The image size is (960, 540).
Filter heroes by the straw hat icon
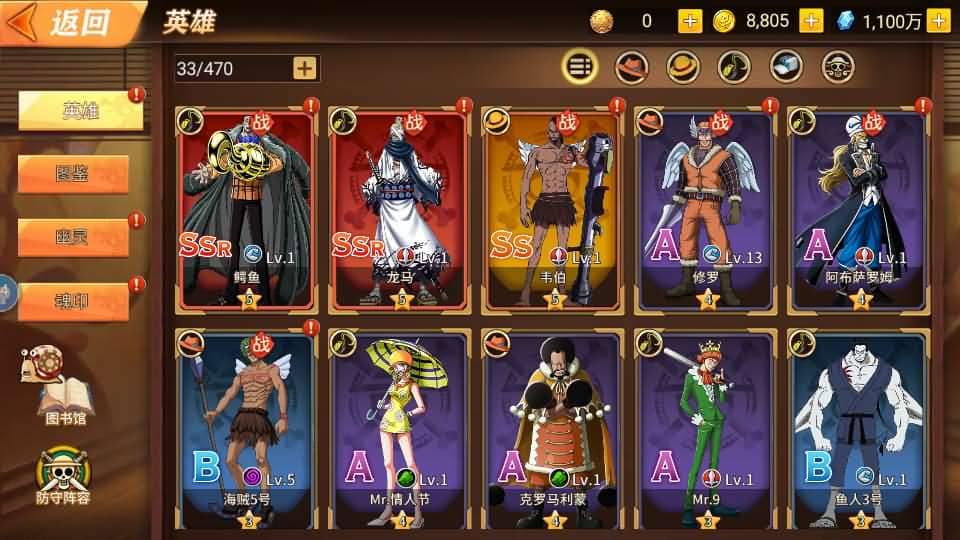click(x=684, y=67)
